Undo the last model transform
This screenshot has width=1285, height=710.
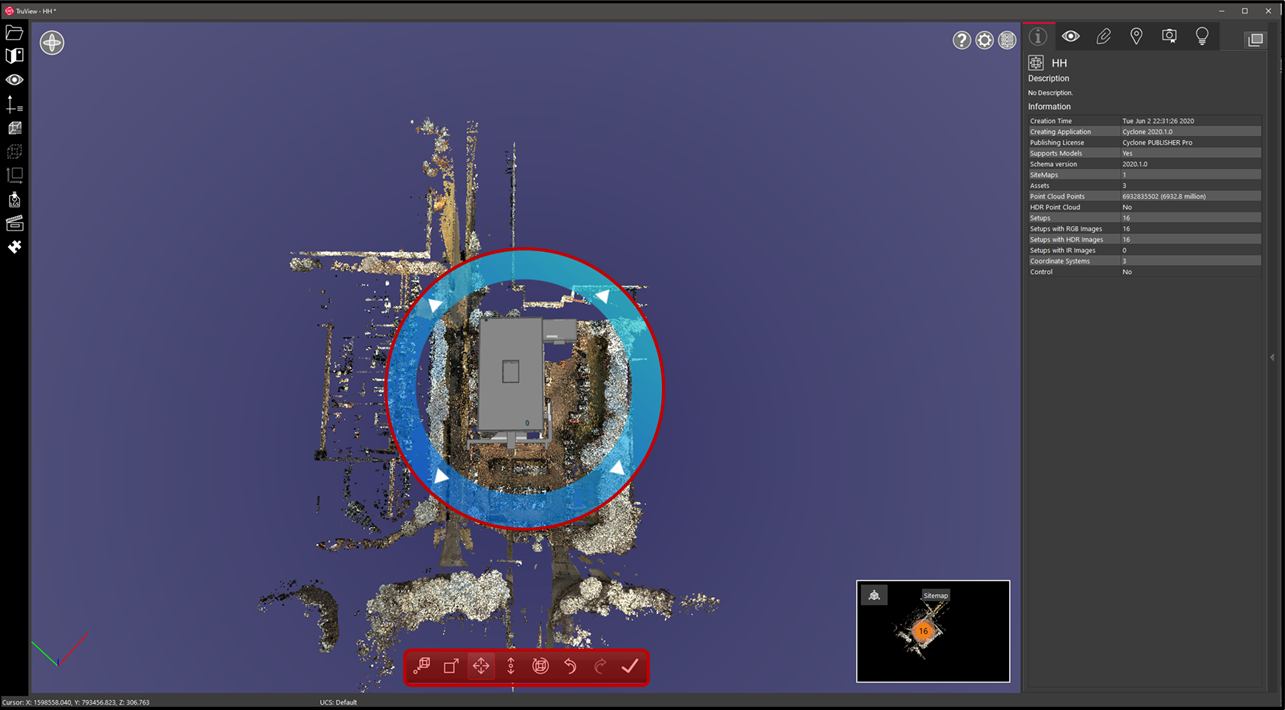[x=570, y=666]
